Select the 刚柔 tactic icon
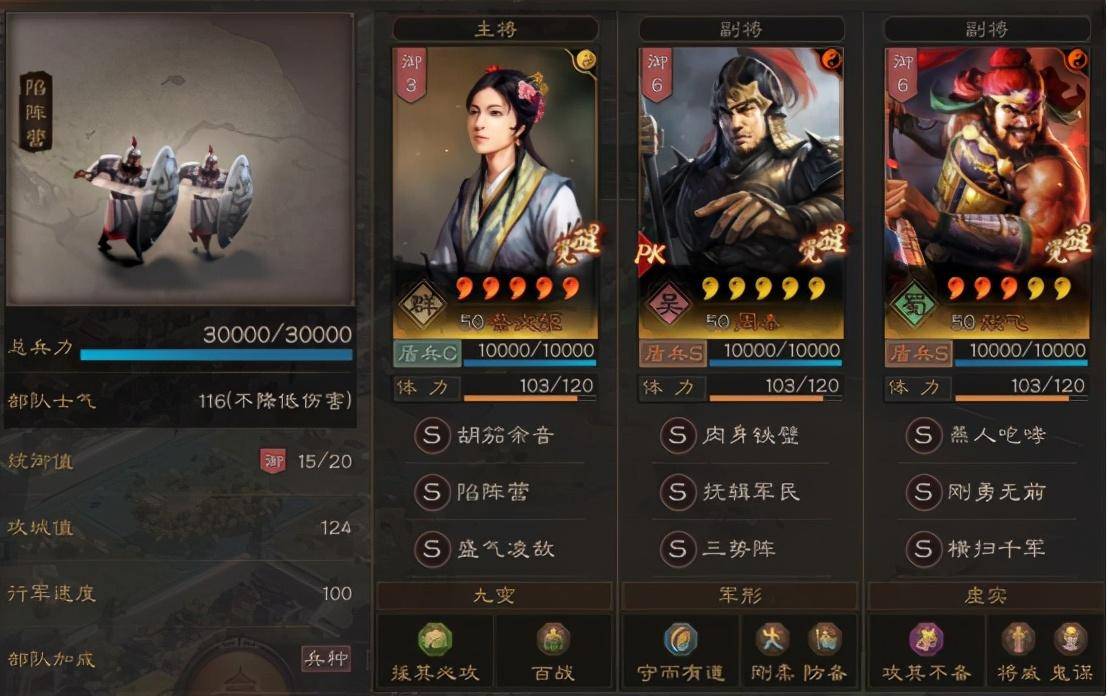This screenshot has width=1108, height=696. pos(771,641)
